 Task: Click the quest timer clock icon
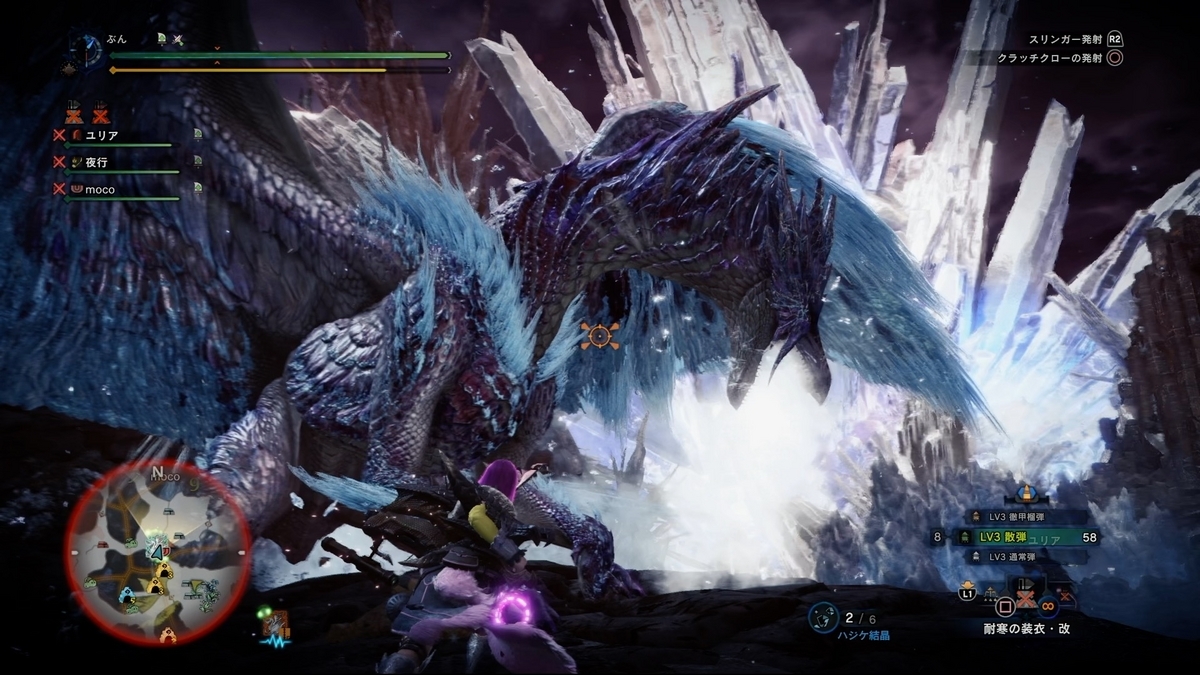pos(87,50)
